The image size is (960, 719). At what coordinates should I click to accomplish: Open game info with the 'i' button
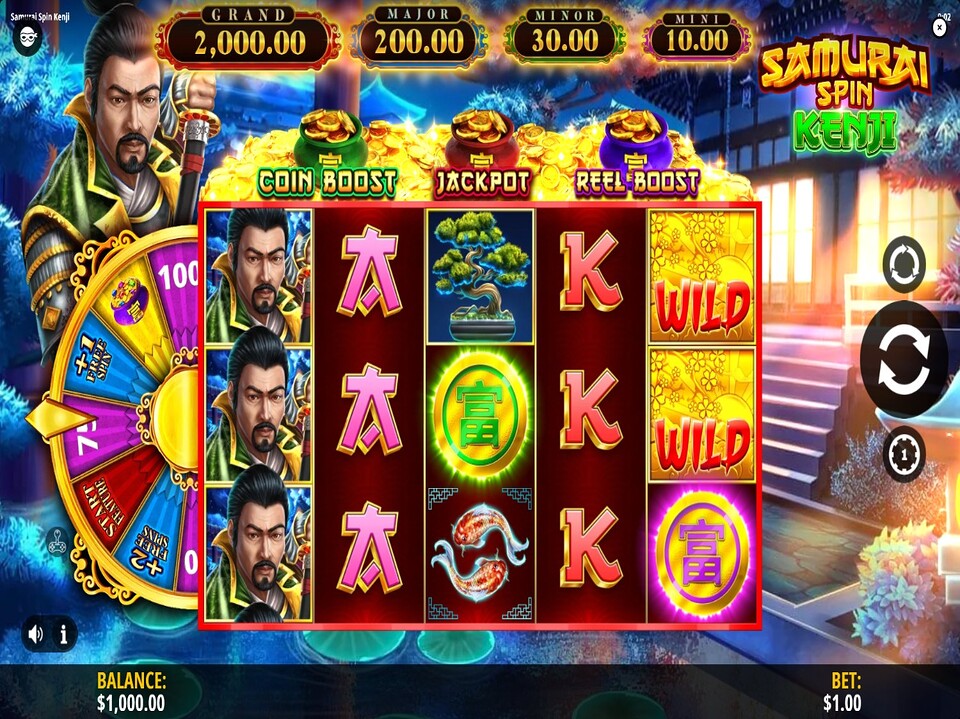click(63, 633)
